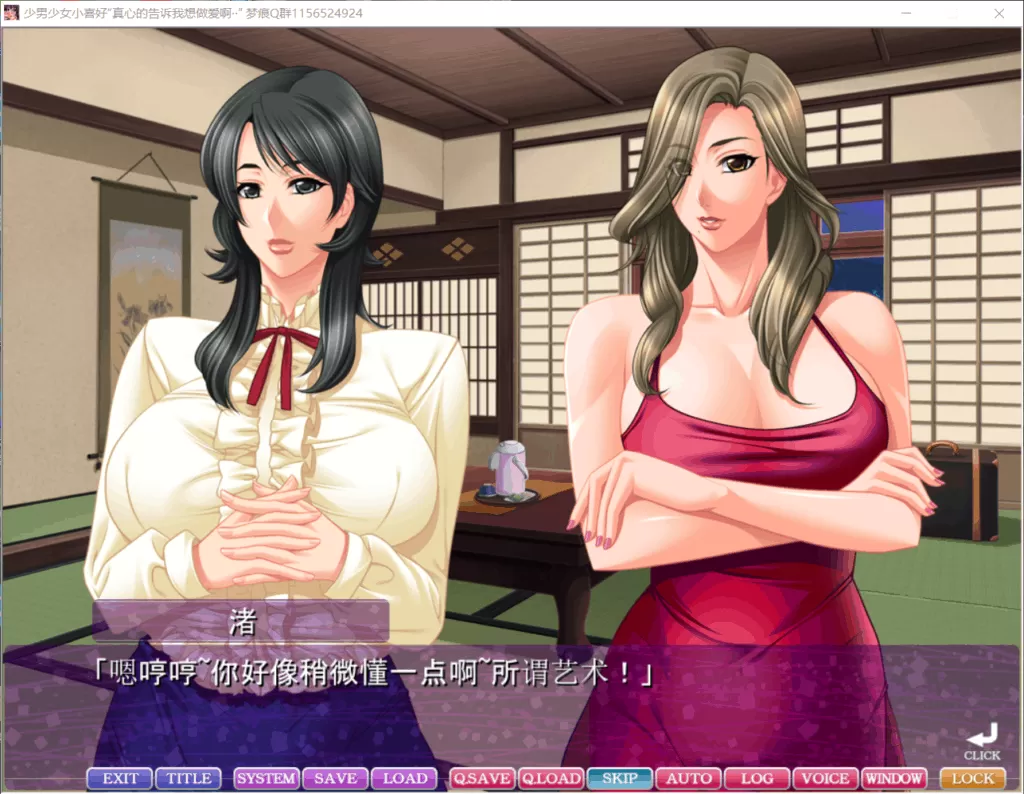Open the SYSTEM settings
Viewport: 1024px width, 794px height.
click(x=266, y=778)
